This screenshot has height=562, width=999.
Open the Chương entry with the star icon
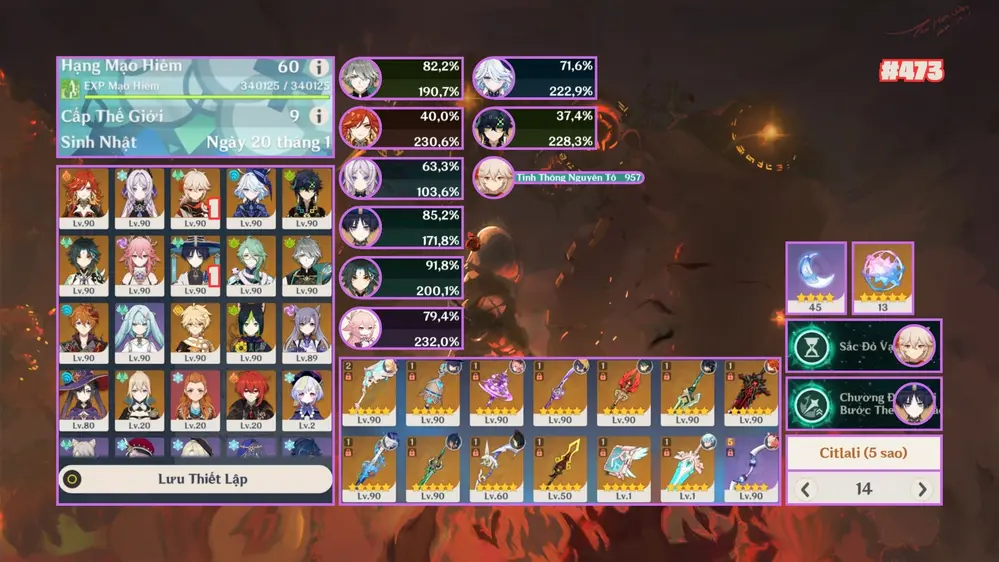pos(863,403)
